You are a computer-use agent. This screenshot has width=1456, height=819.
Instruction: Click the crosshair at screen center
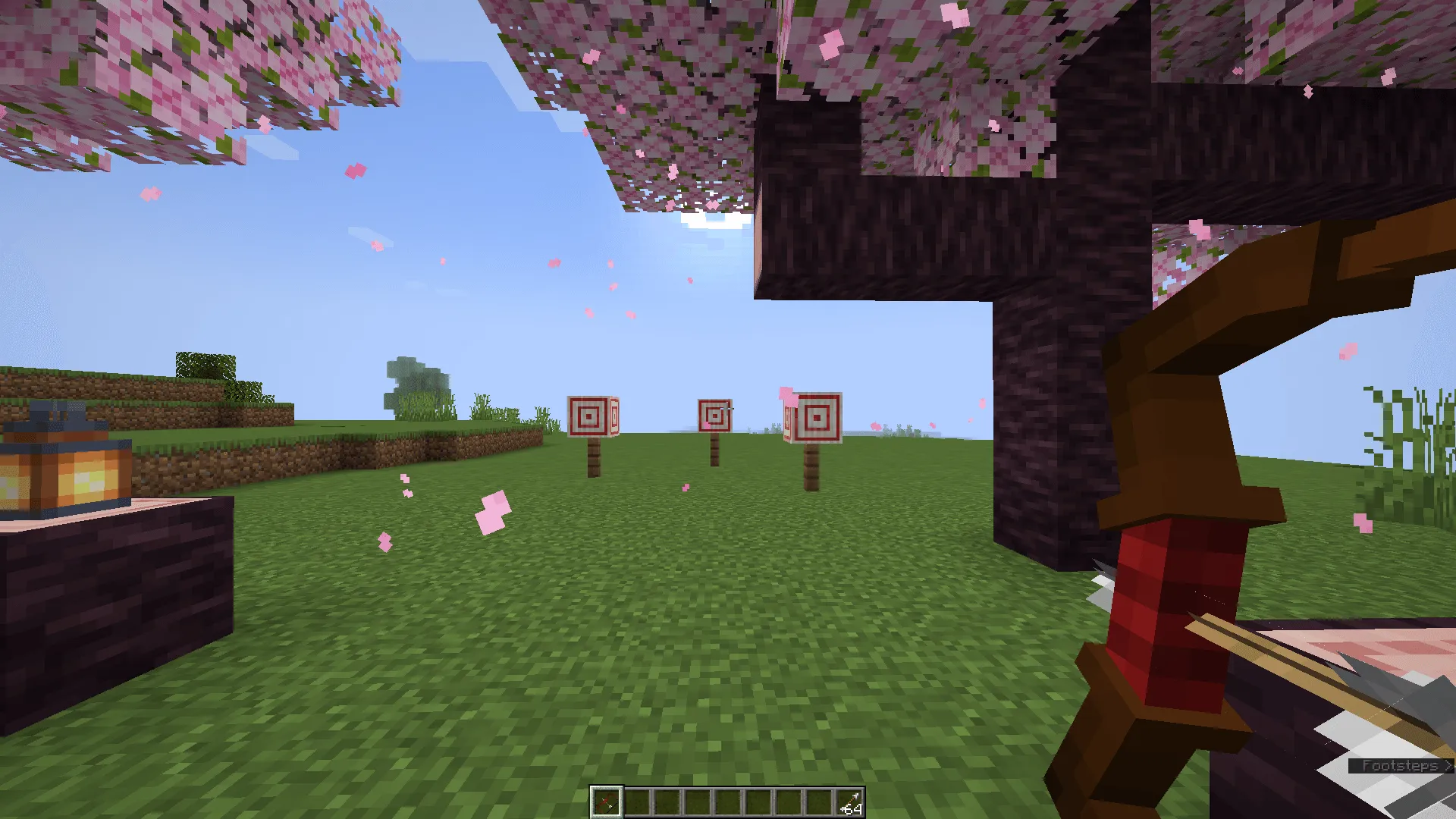[728, 409]
